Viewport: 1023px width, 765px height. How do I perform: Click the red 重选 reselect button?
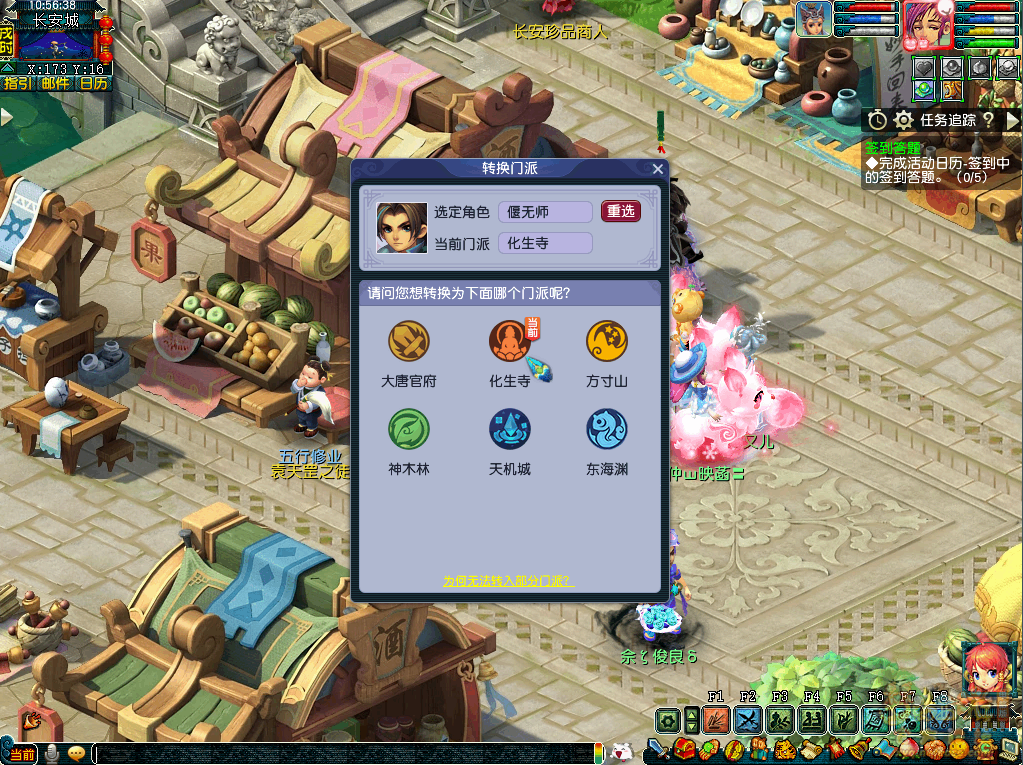(621, 211)
